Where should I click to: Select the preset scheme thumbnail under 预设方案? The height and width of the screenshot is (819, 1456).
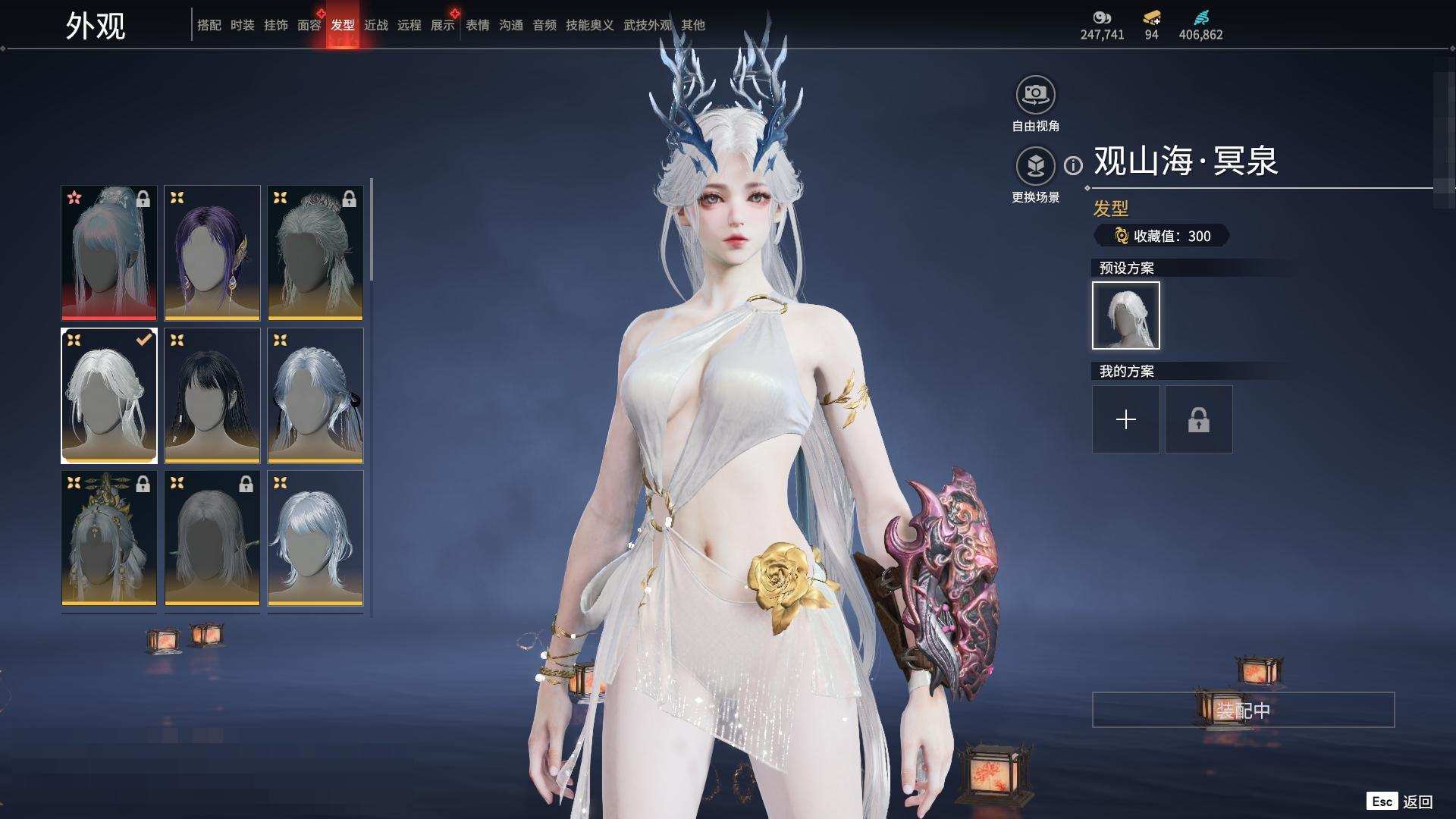(x=1125, y=315)
